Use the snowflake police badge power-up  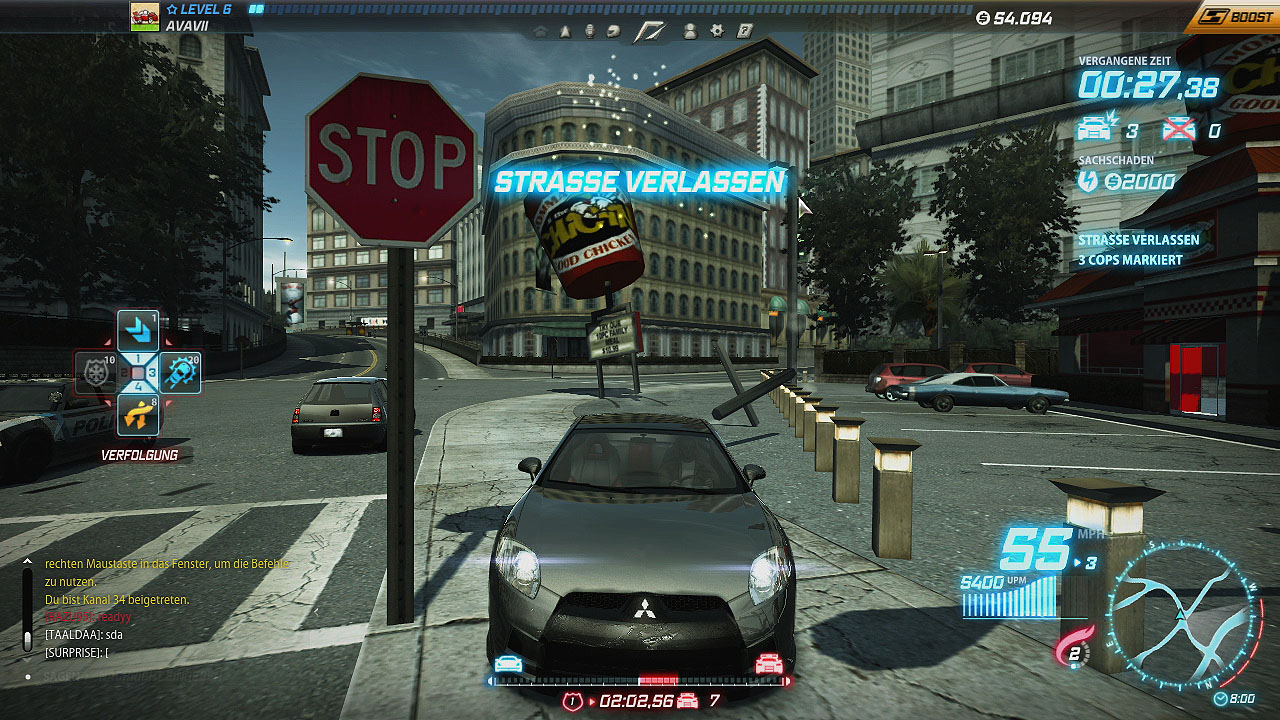(96, 373)
